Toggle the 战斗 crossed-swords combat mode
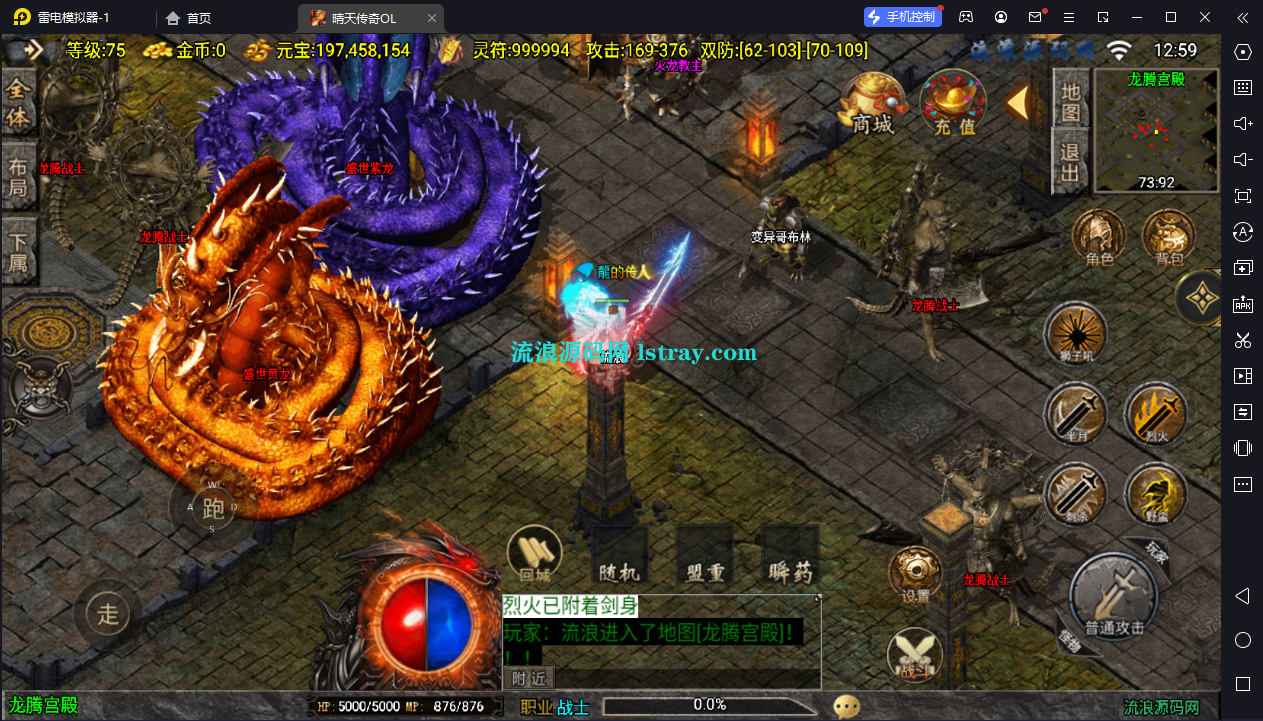This screenshot has width=1263, height=721. (914, 655)
